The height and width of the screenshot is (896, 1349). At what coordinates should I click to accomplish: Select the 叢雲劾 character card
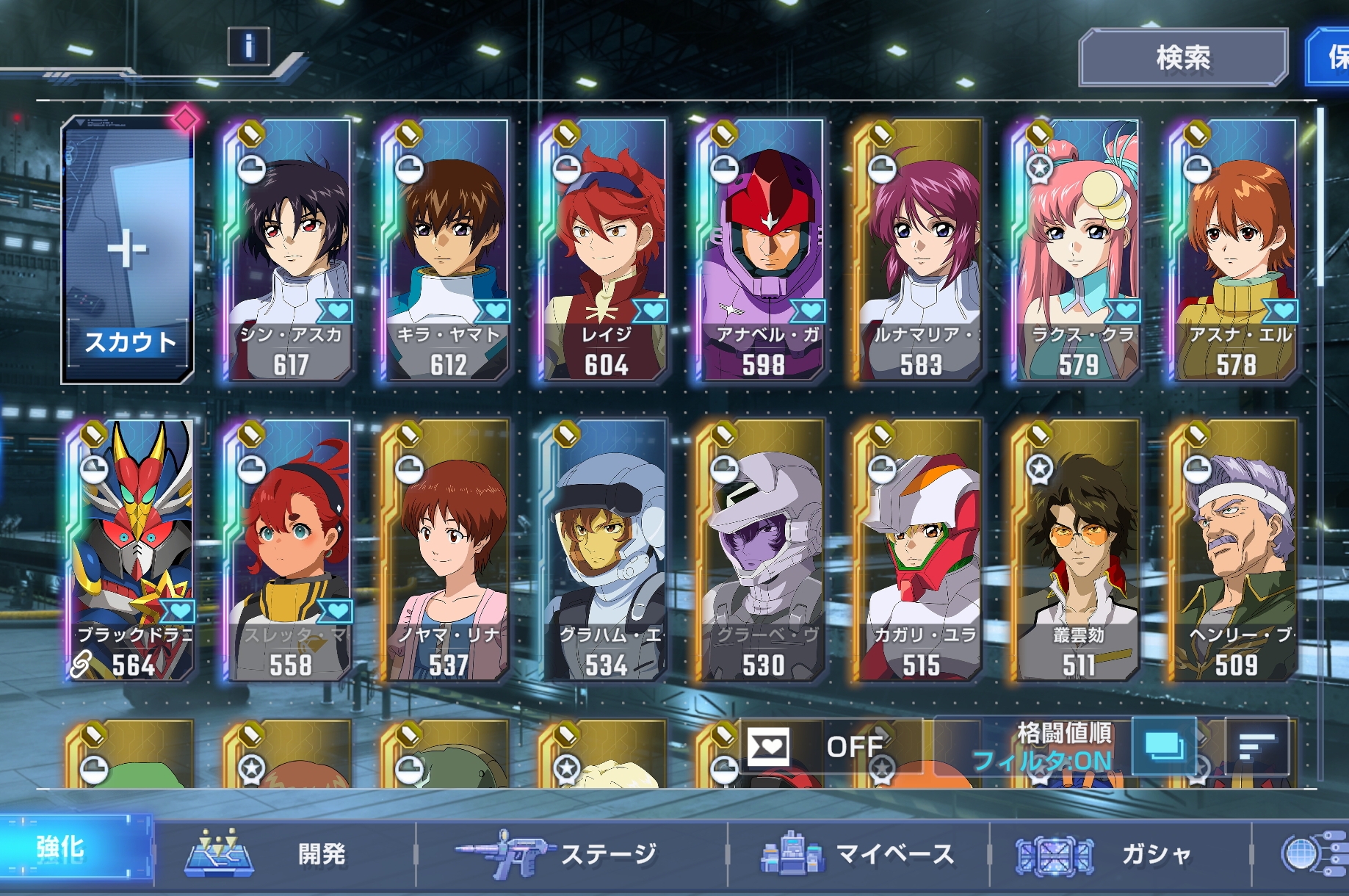[x=1078, y=551]
